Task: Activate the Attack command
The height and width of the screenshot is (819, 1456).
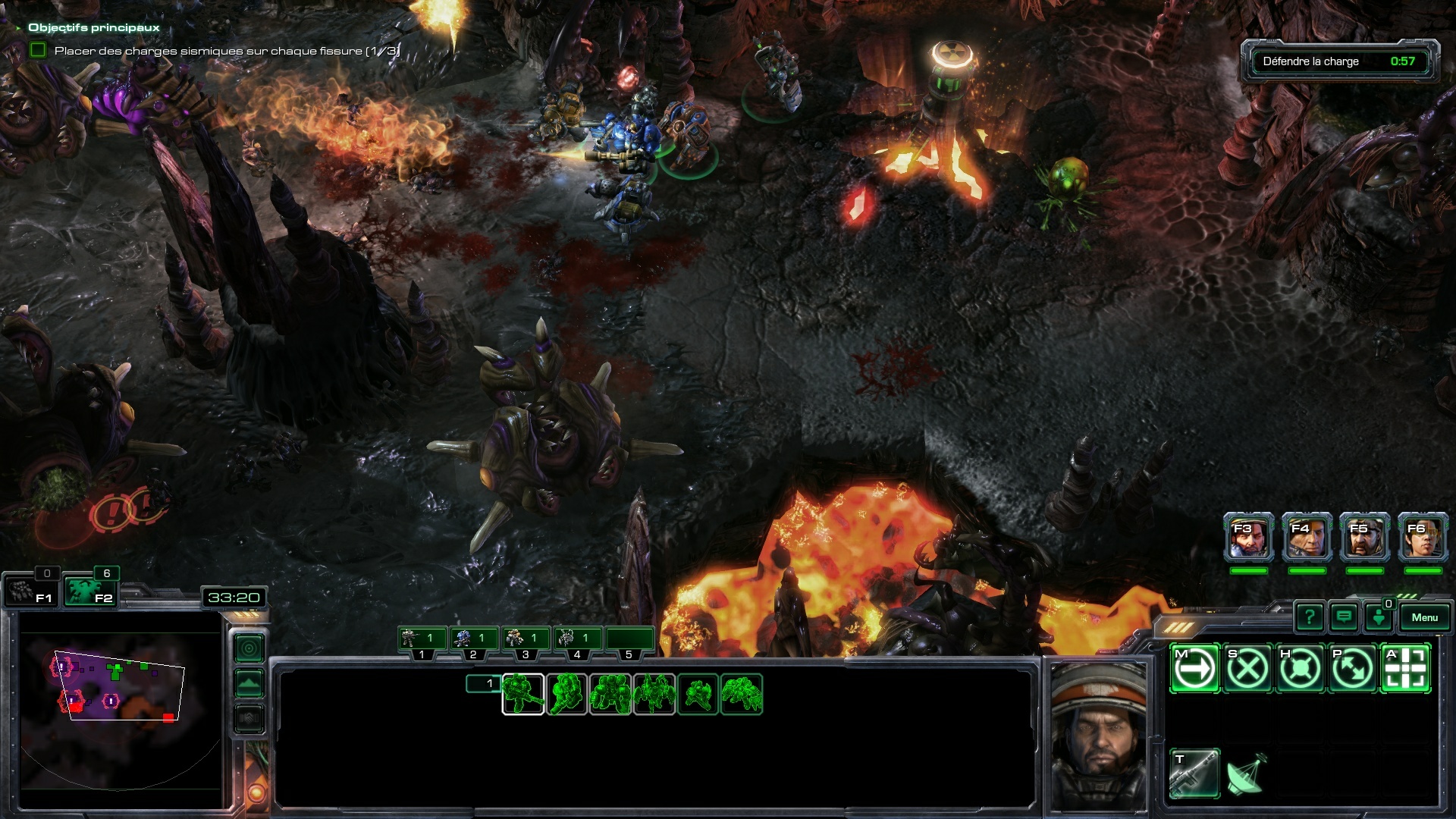Action: point(1405,669)
